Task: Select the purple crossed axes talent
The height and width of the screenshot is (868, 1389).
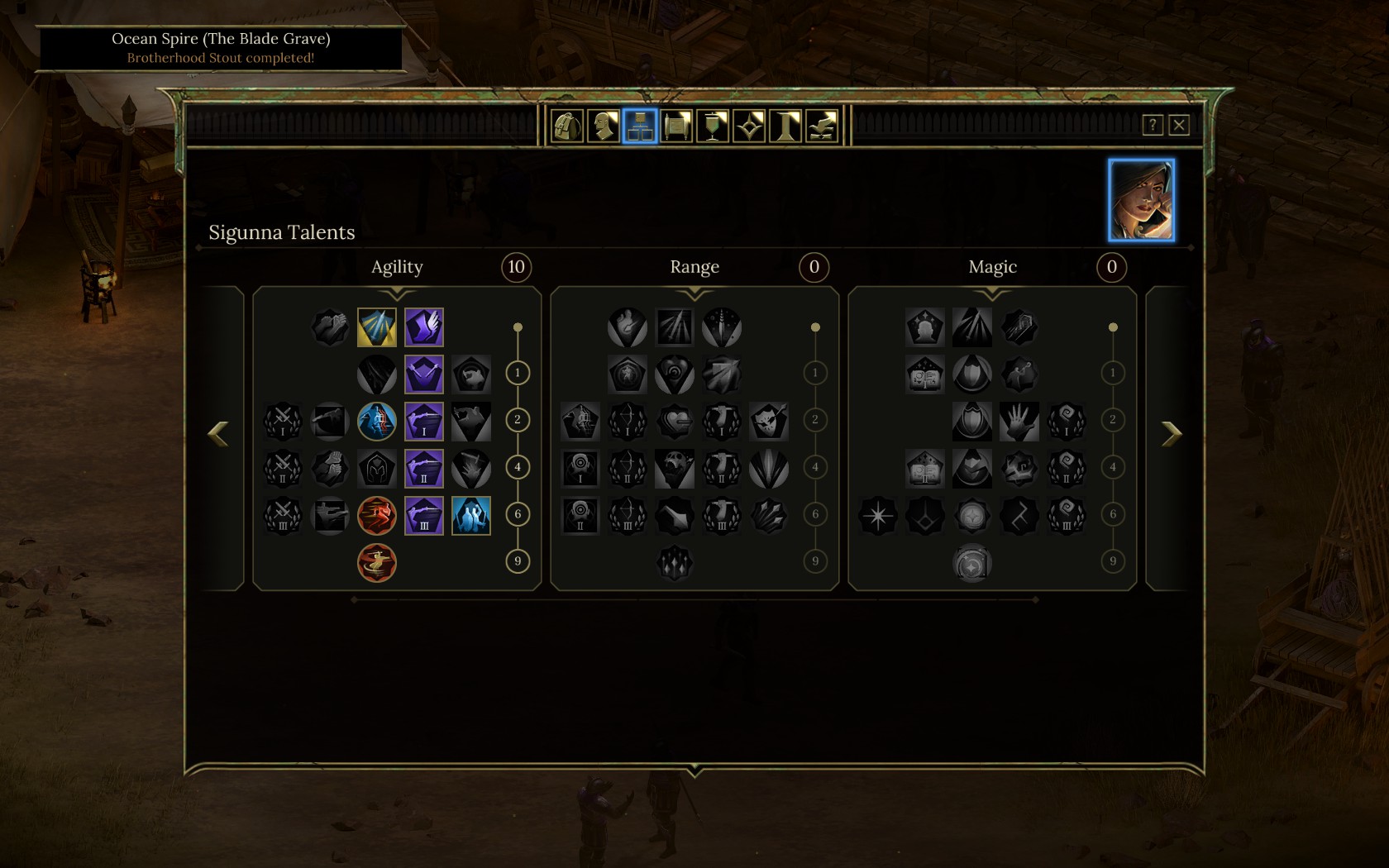Action: point(424,374)
